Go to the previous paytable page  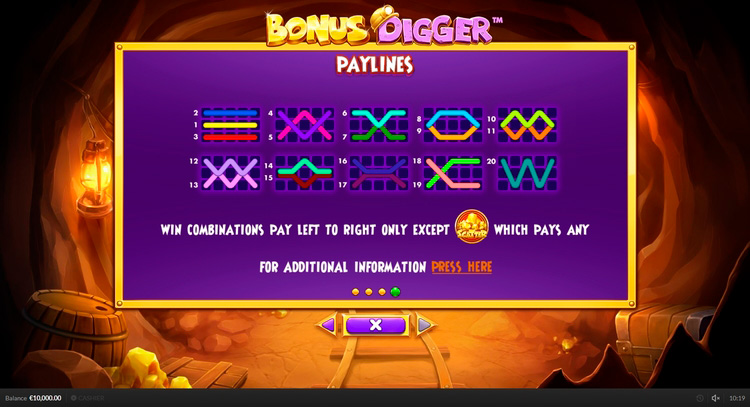[x=327, y=325]
